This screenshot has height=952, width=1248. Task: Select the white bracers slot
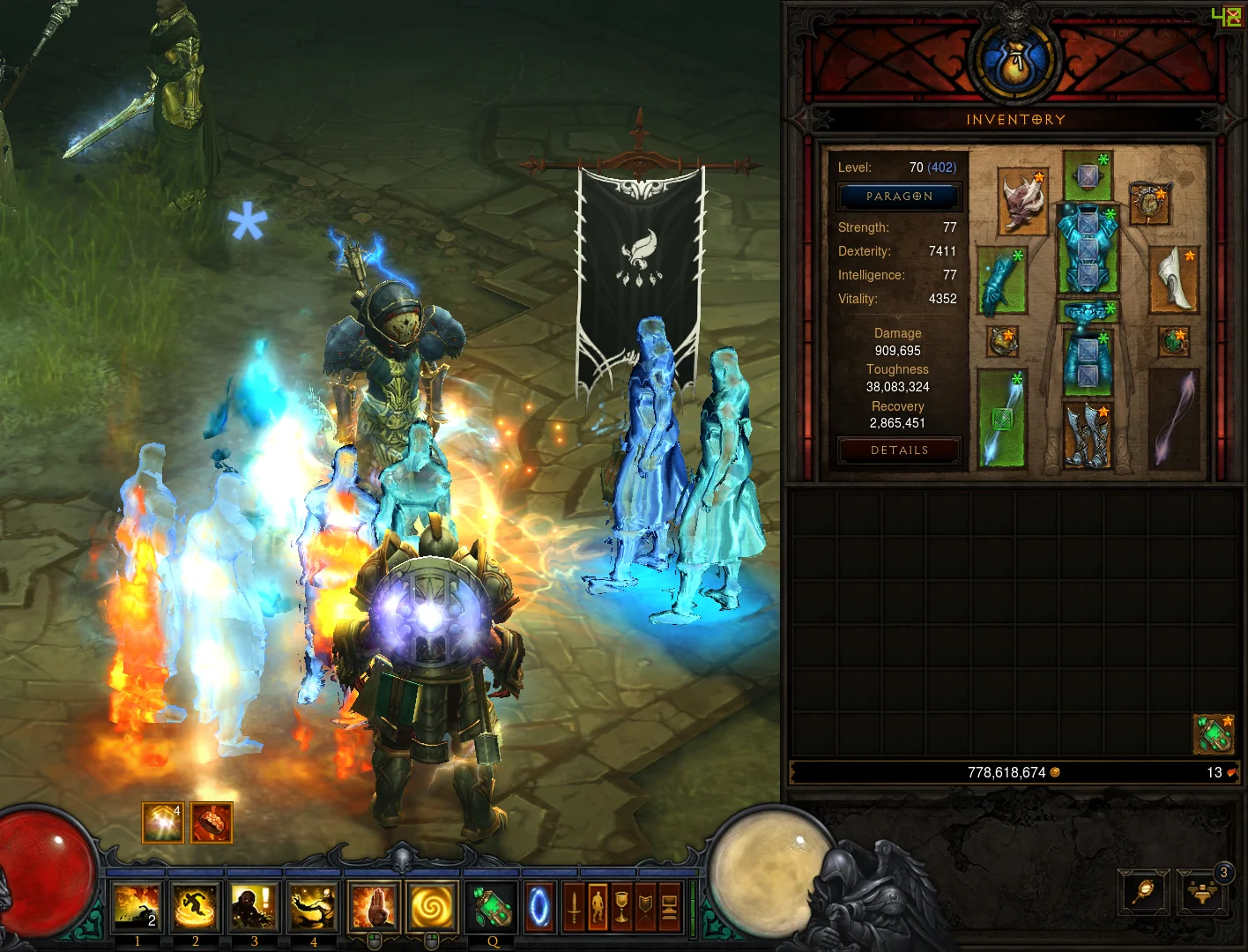coord(1174,279)
